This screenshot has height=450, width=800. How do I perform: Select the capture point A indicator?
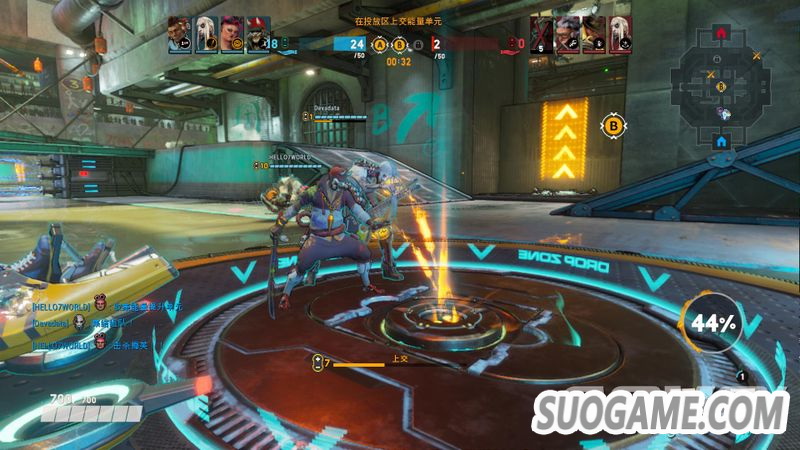pyautogui.click(x=379, y=44)
